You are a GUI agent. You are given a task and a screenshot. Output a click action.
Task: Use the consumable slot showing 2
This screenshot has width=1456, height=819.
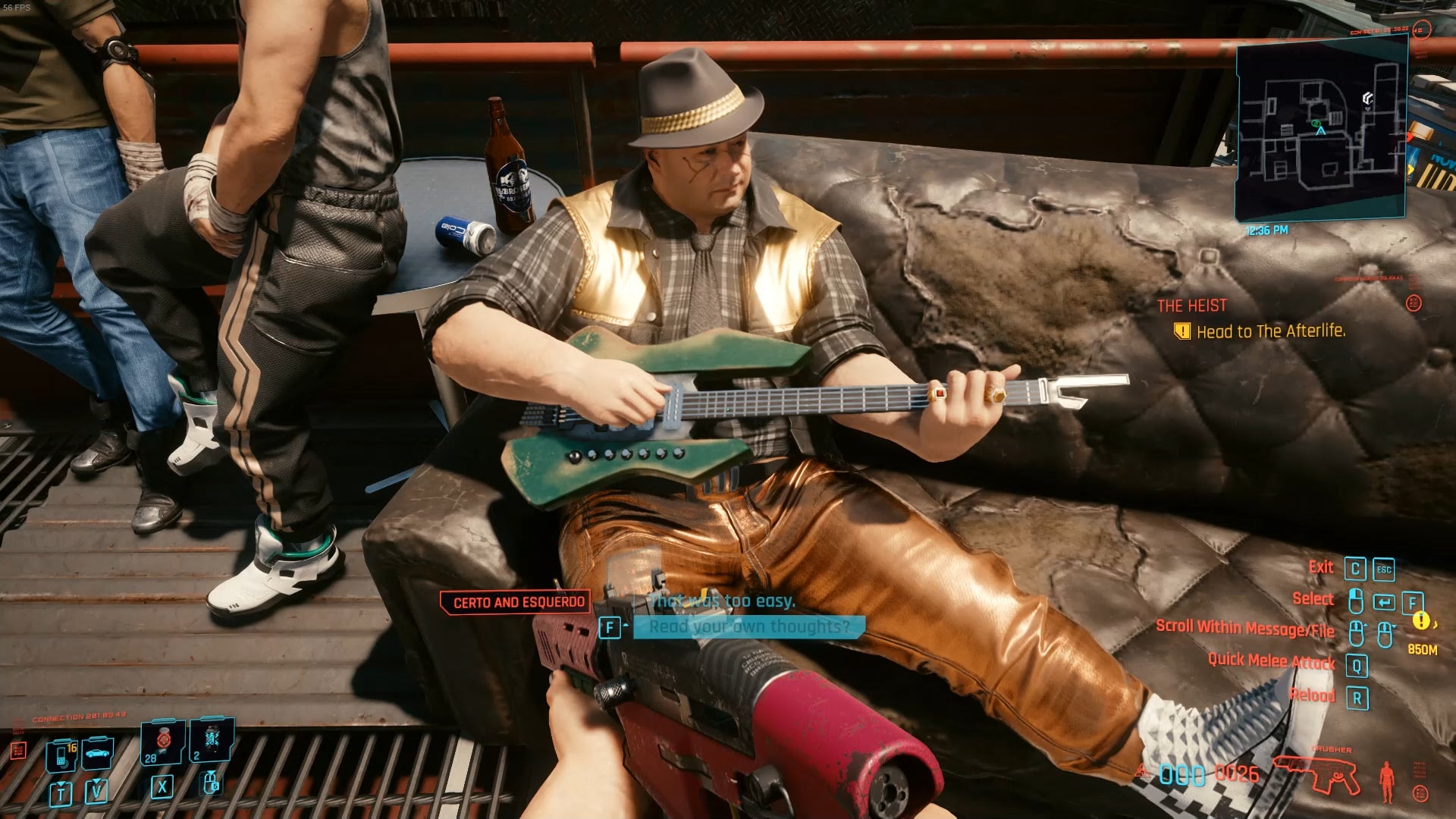point(211,741)
